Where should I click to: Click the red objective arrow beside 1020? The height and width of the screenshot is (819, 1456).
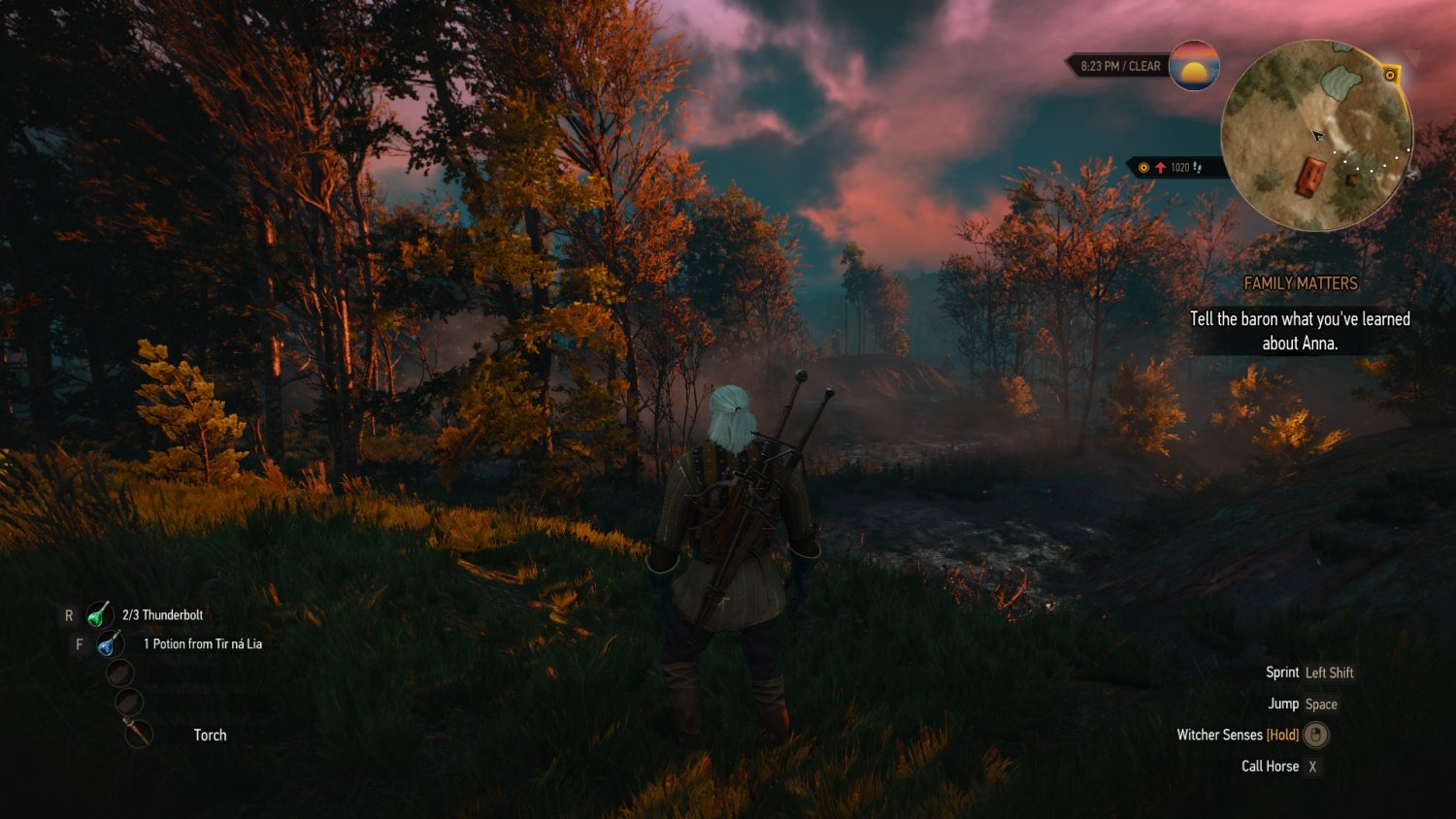click(1161, 167)
